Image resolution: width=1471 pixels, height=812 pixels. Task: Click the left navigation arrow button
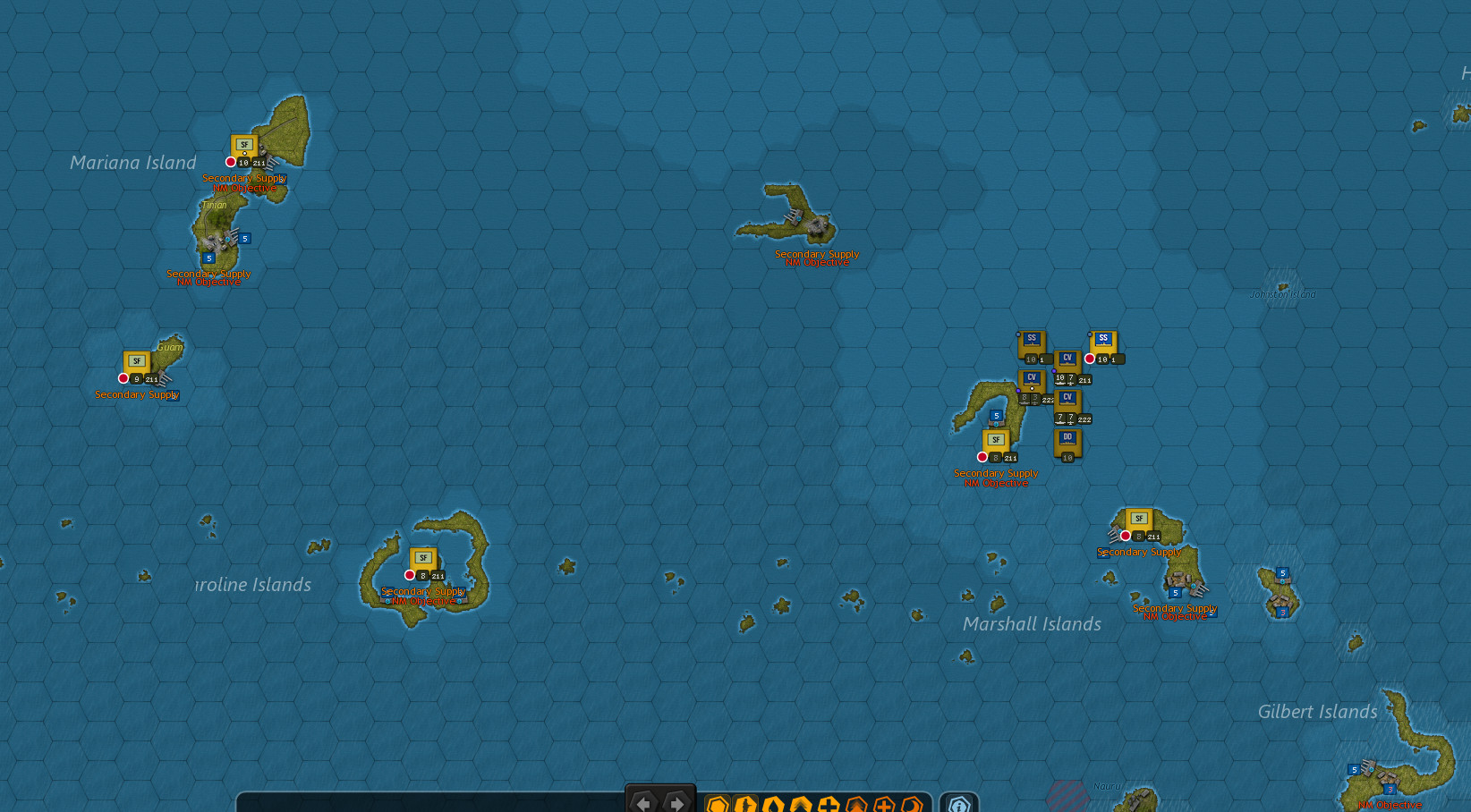pyautogui.click(x=644, y=803)
